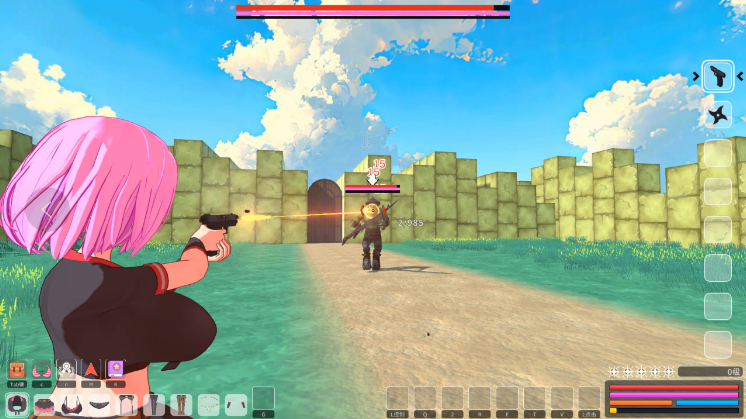Screen dimensions: 746x419
Task: Choose the black and red bra slot
Action: pyautogui.click(x=71, y=405)
